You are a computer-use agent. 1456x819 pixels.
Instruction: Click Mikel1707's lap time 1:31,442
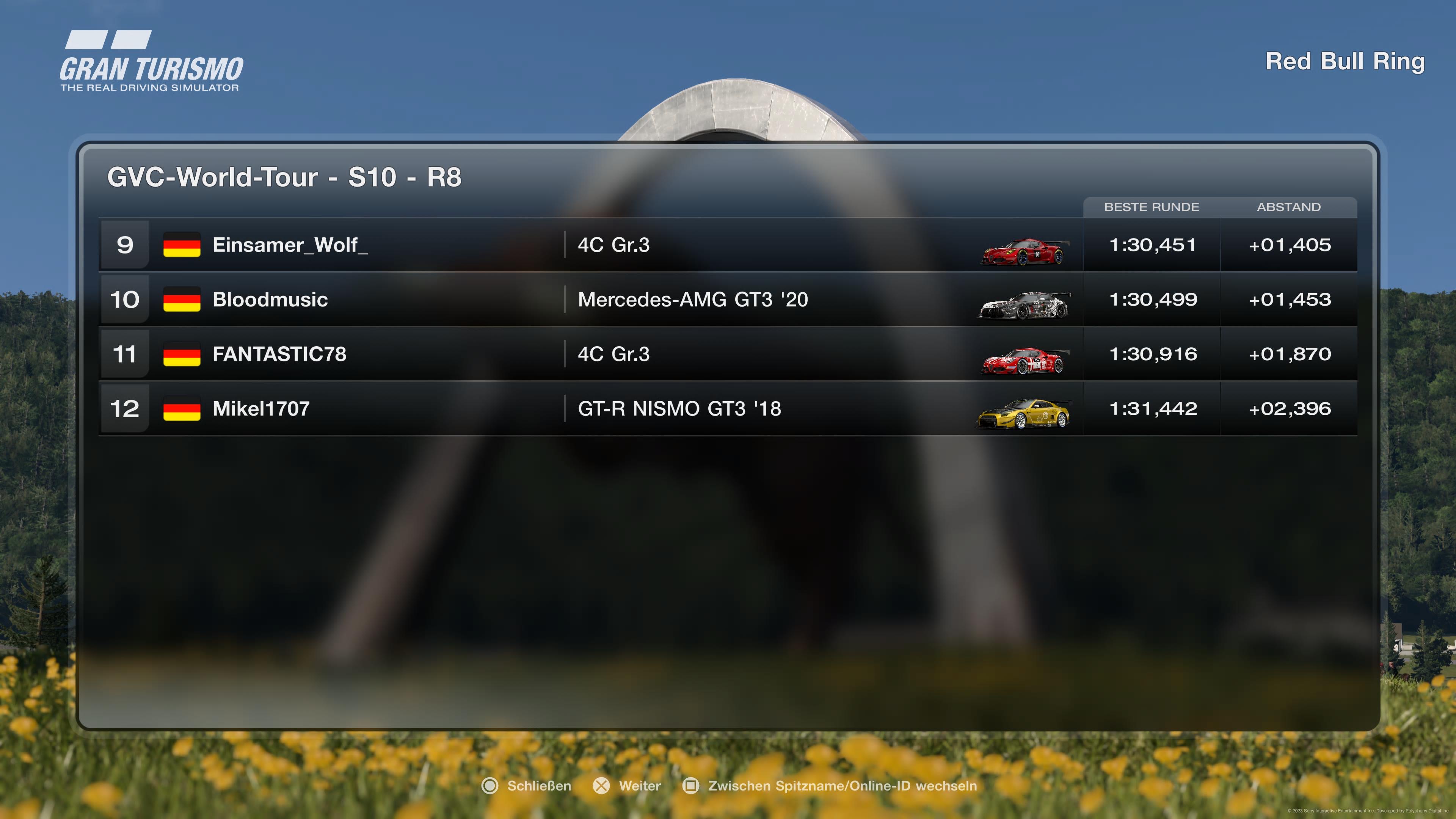tap(1153, 409)
